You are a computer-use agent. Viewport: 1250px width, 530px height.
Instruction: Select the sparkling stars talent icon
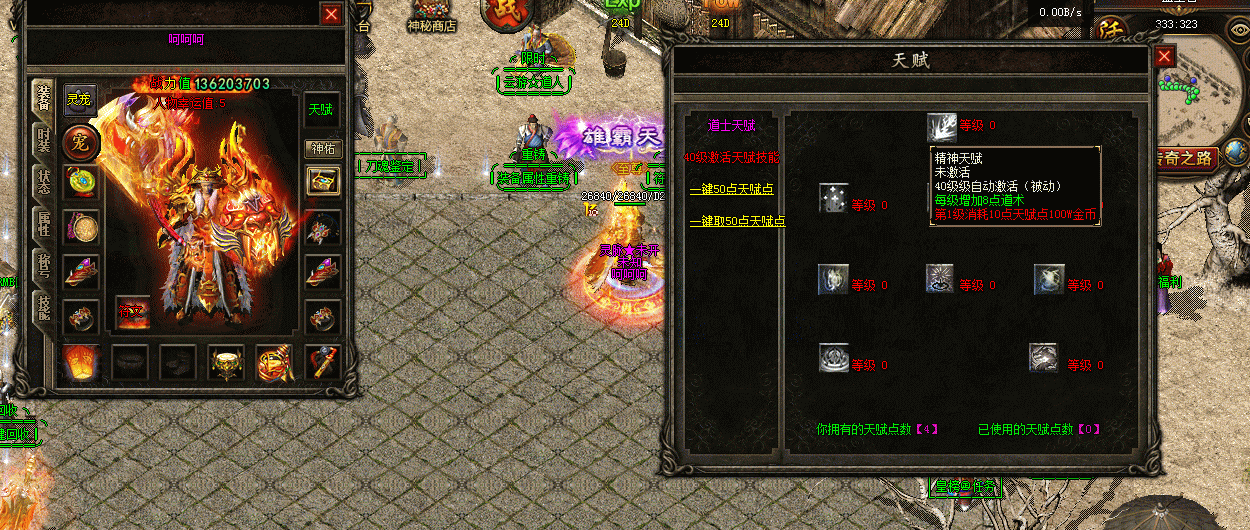point(833,199)
